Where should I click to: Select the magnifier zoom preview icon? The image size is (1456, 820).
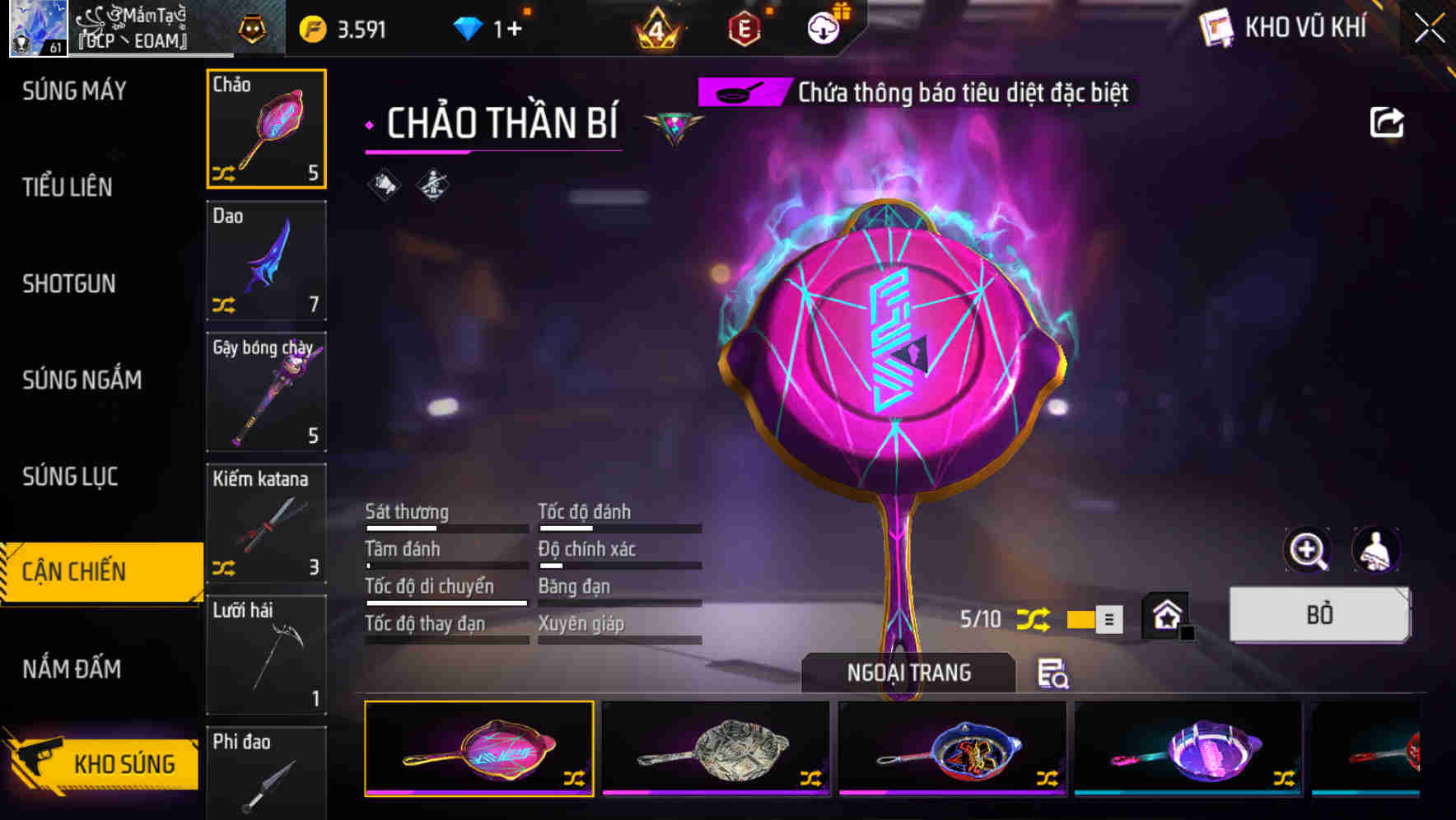[x=1309, y=550]
